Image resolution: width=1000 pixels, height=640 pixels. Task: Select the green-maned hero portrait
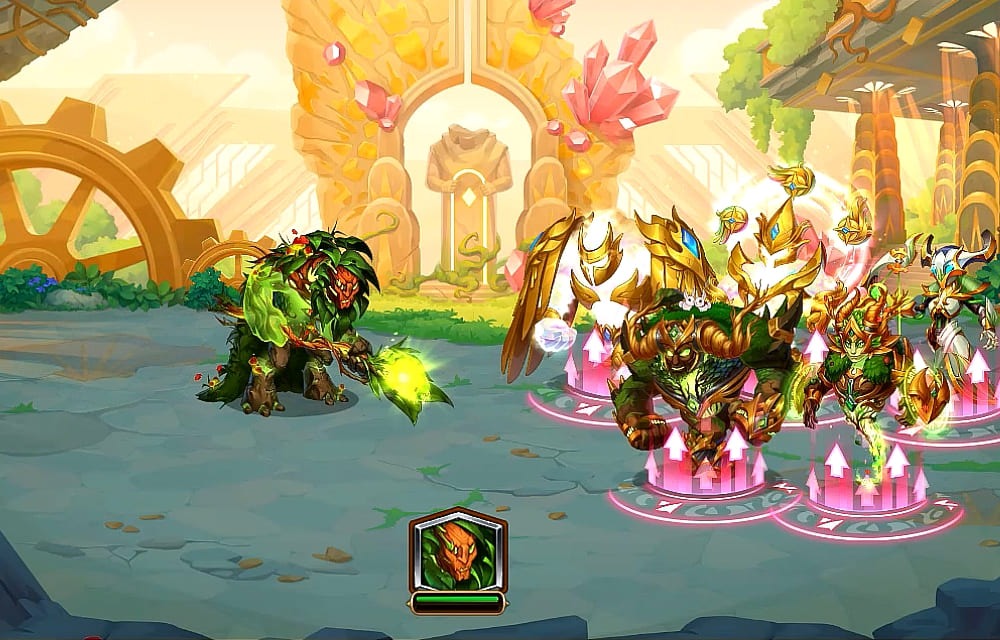pyautogui.click(x=458, y=551)
